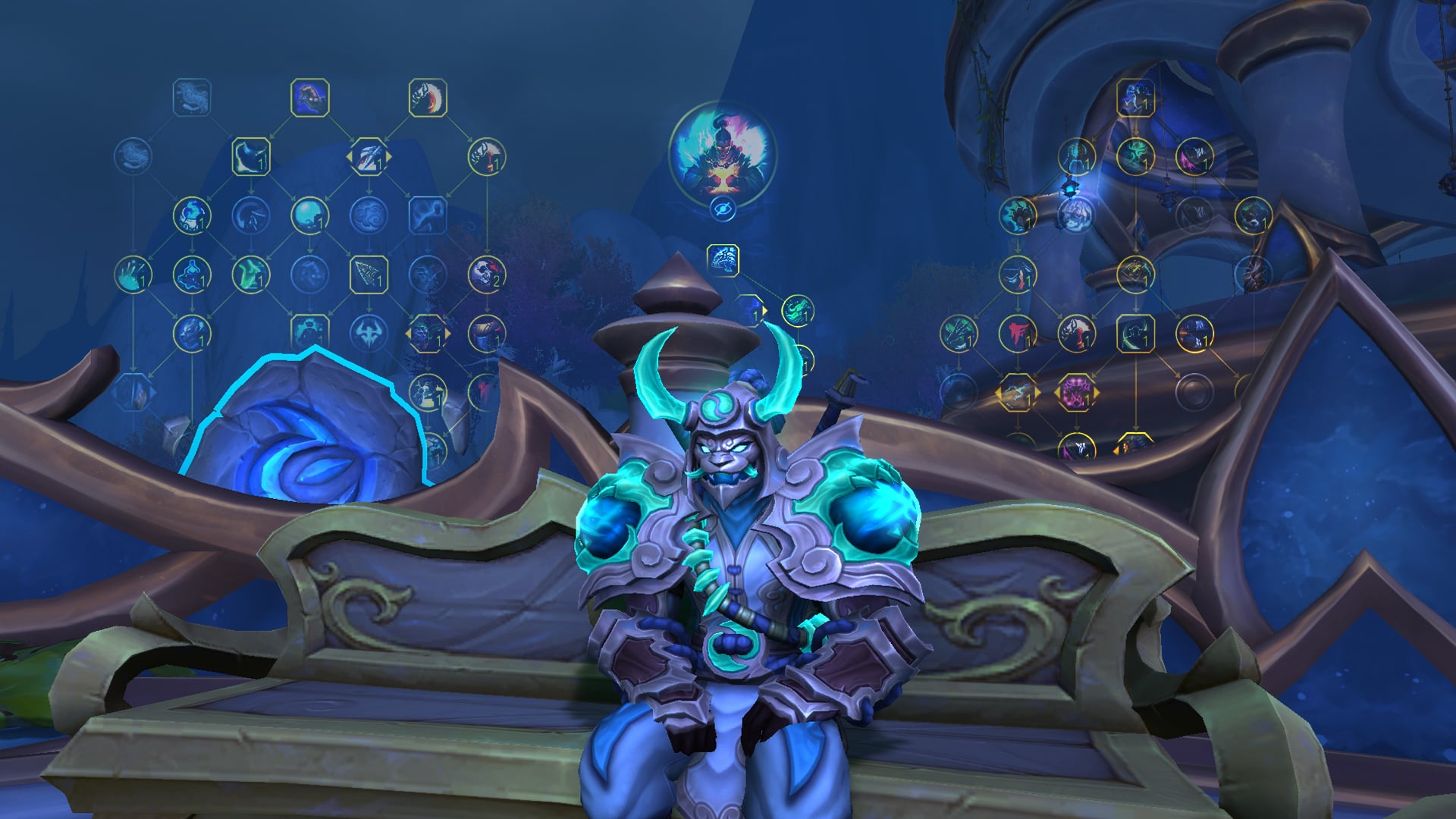Choose the unlearned horned mask talent
The image size is (1456, 819).
[x=369, y=333]
